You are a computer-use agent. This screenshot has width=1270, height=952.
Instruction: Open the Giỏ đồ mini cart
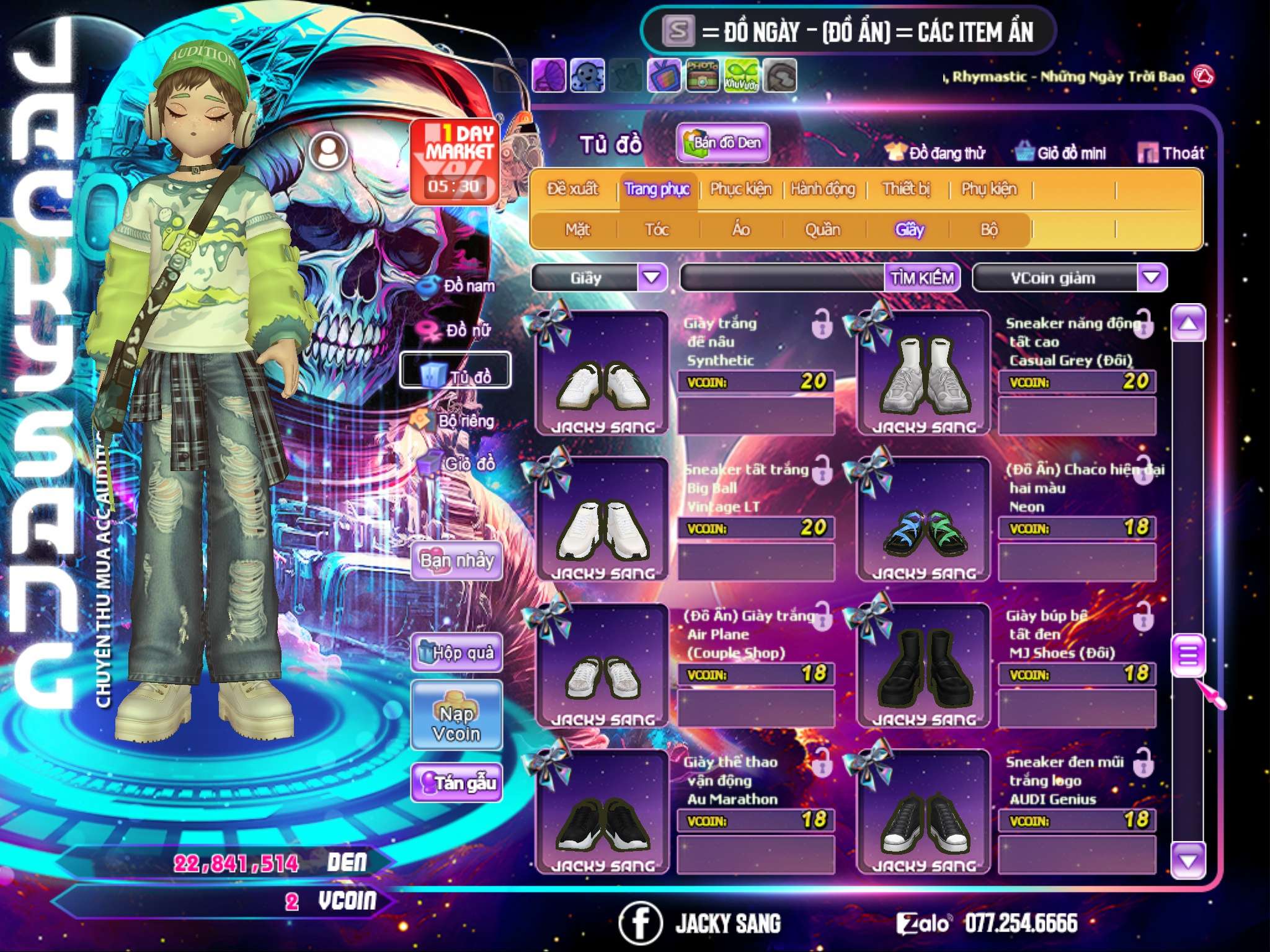(x=1061, y=153)
